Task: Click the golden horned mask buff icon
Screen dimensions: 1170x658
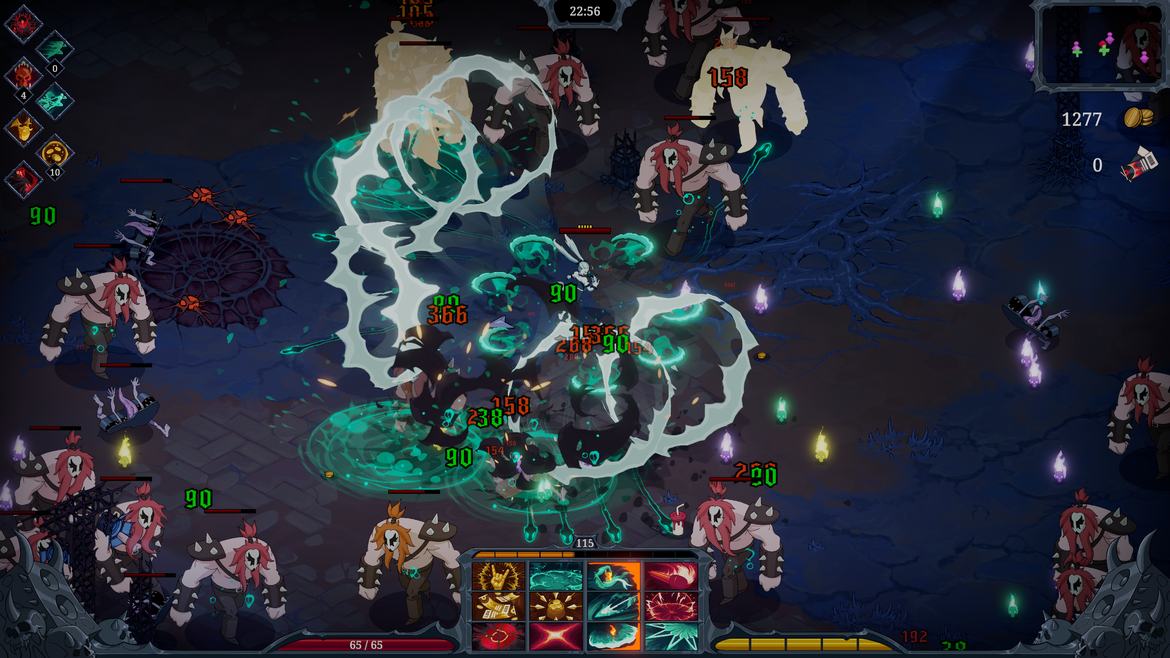Action: pyautogui.click(x=23, y=128)
